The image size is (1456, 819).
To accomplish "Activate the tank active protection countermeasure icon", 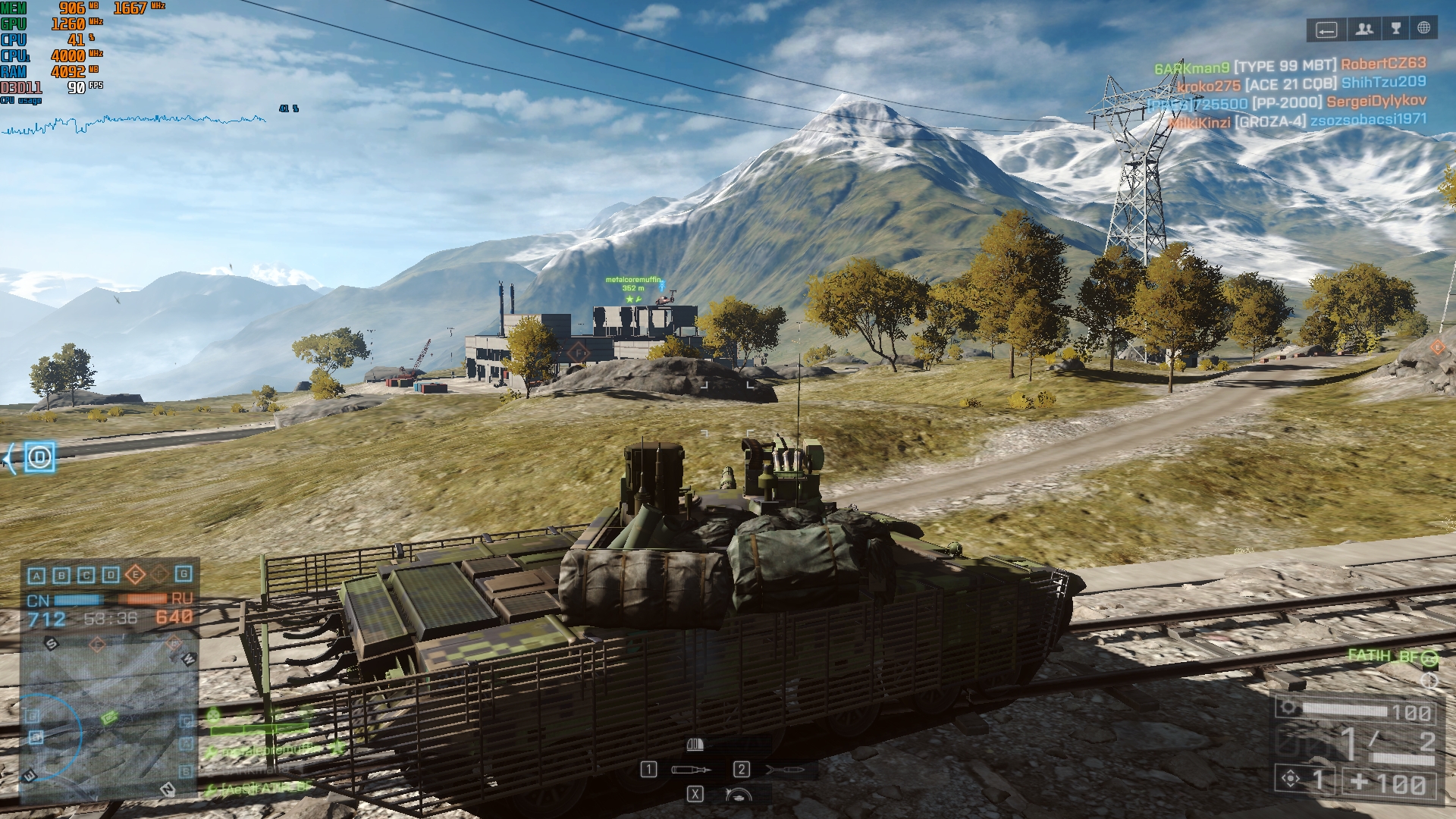I will (738, 795).
